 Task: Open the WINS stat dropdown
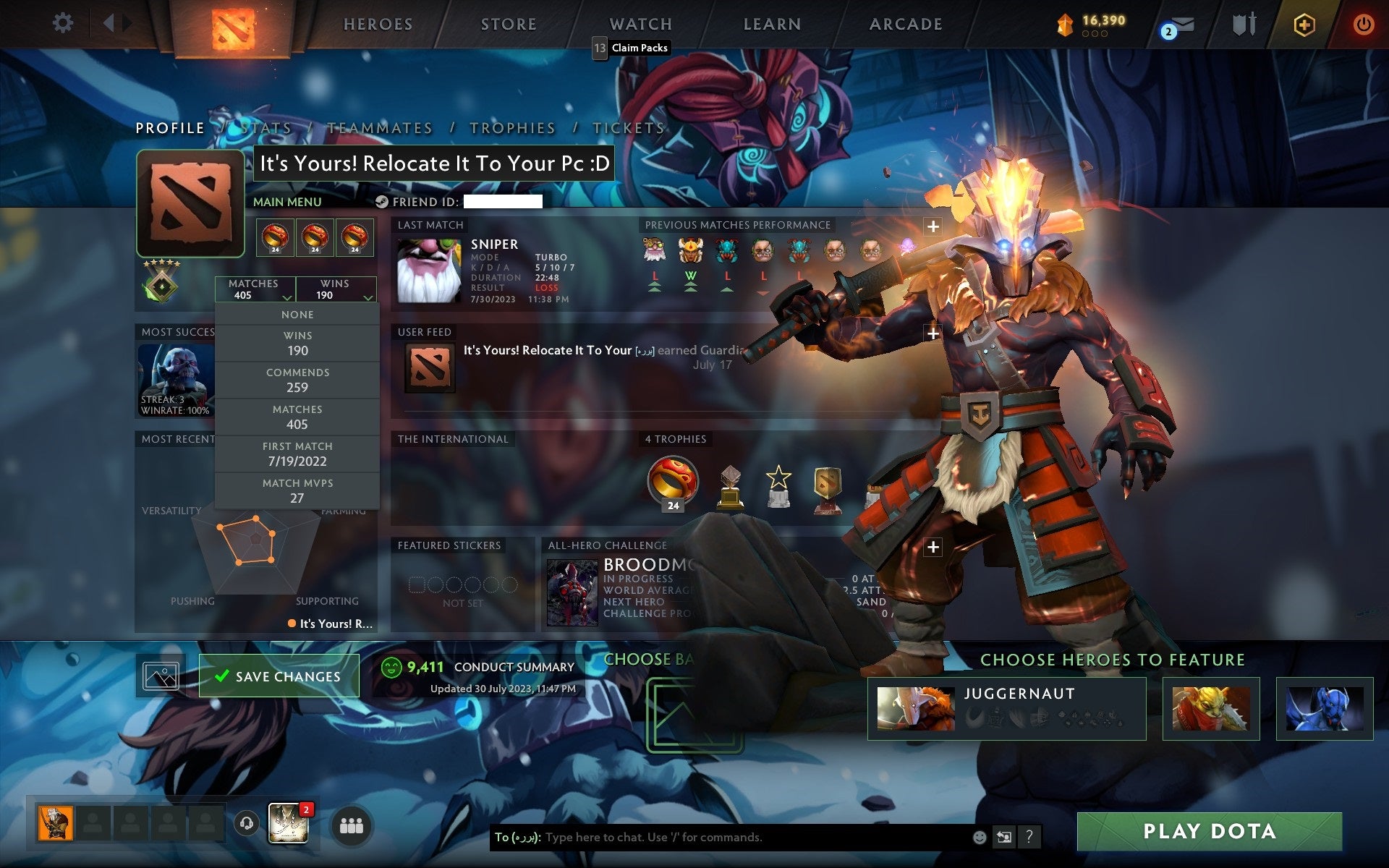[x=336, y=289]
